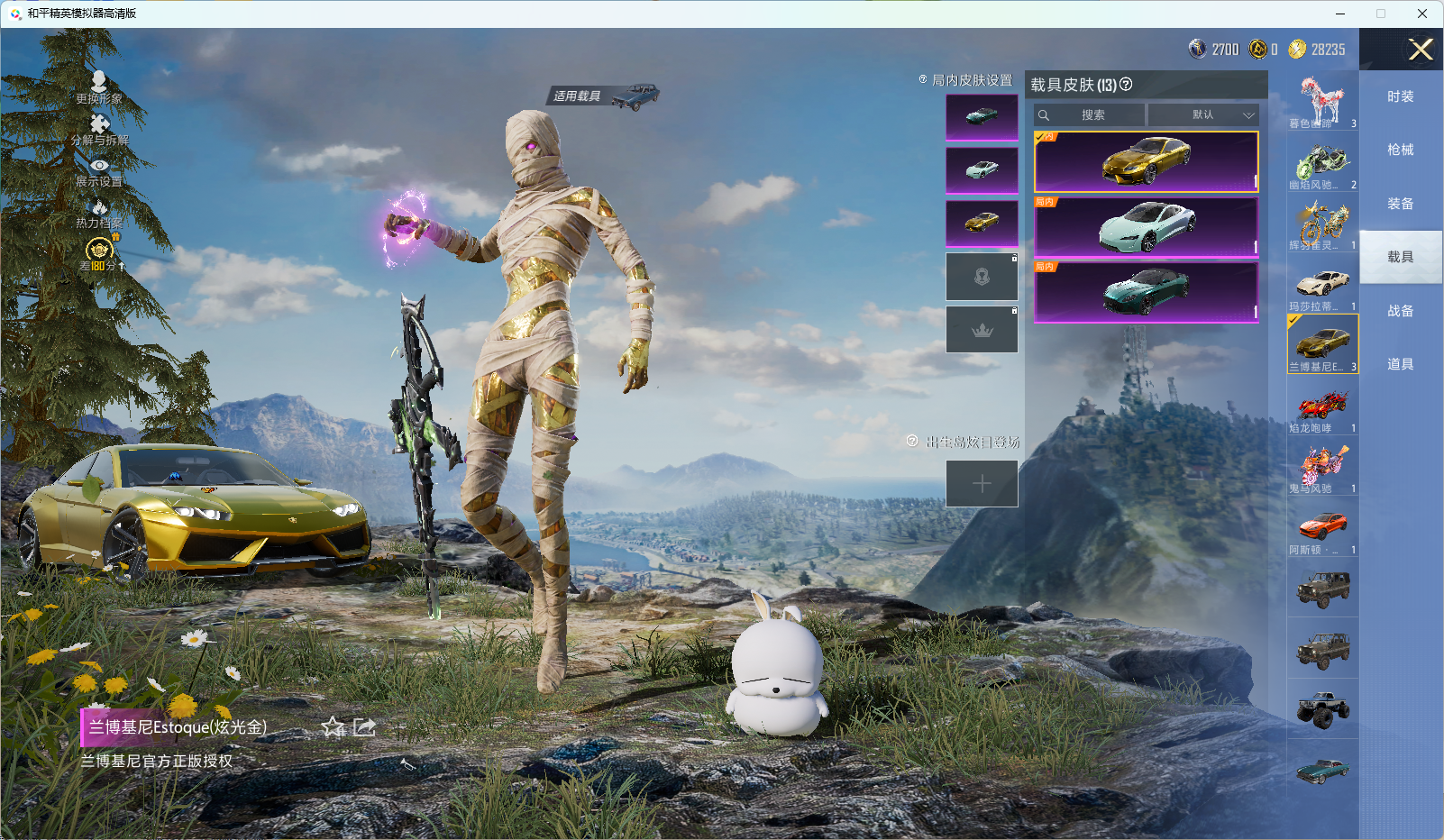Screen dimensions: 1444x840
Task: Switch to the 战备 tab
Action: coord(1400,311)
